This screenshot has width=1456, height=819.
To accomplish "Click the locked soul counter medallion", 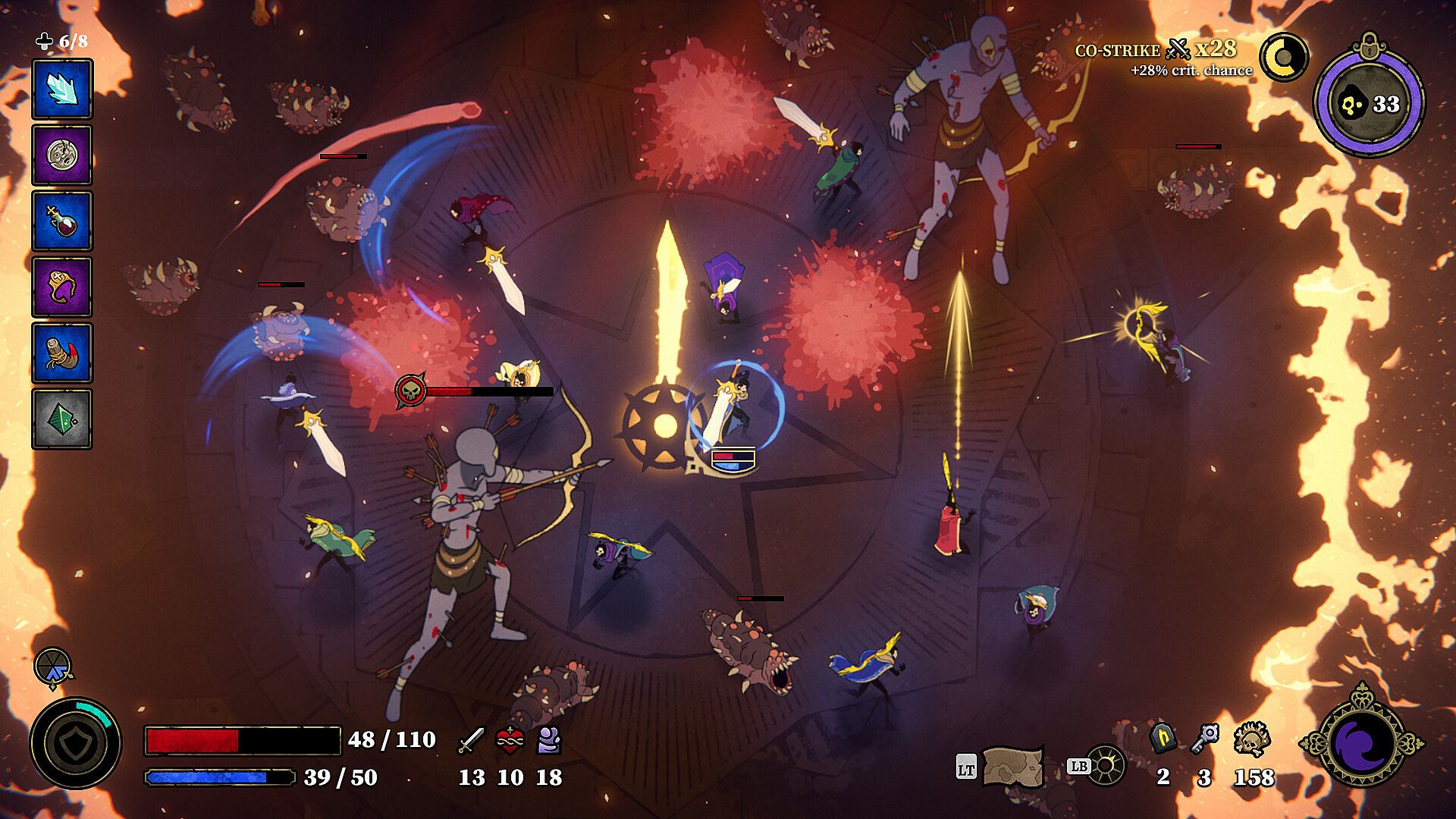I will coord(1369,101).
